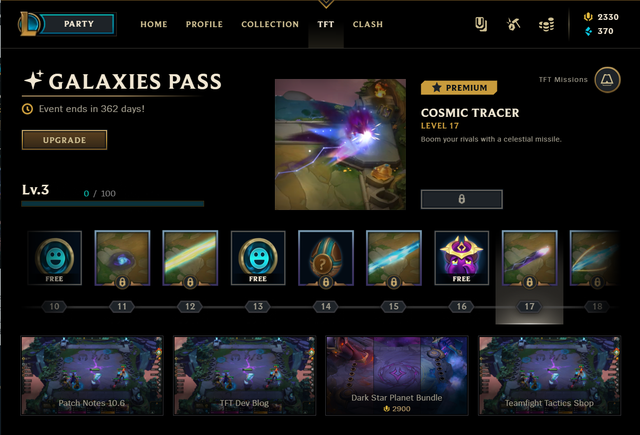Select the level 15 reward tile
This screenshot has width=640, height=435.
coord(393,260)
